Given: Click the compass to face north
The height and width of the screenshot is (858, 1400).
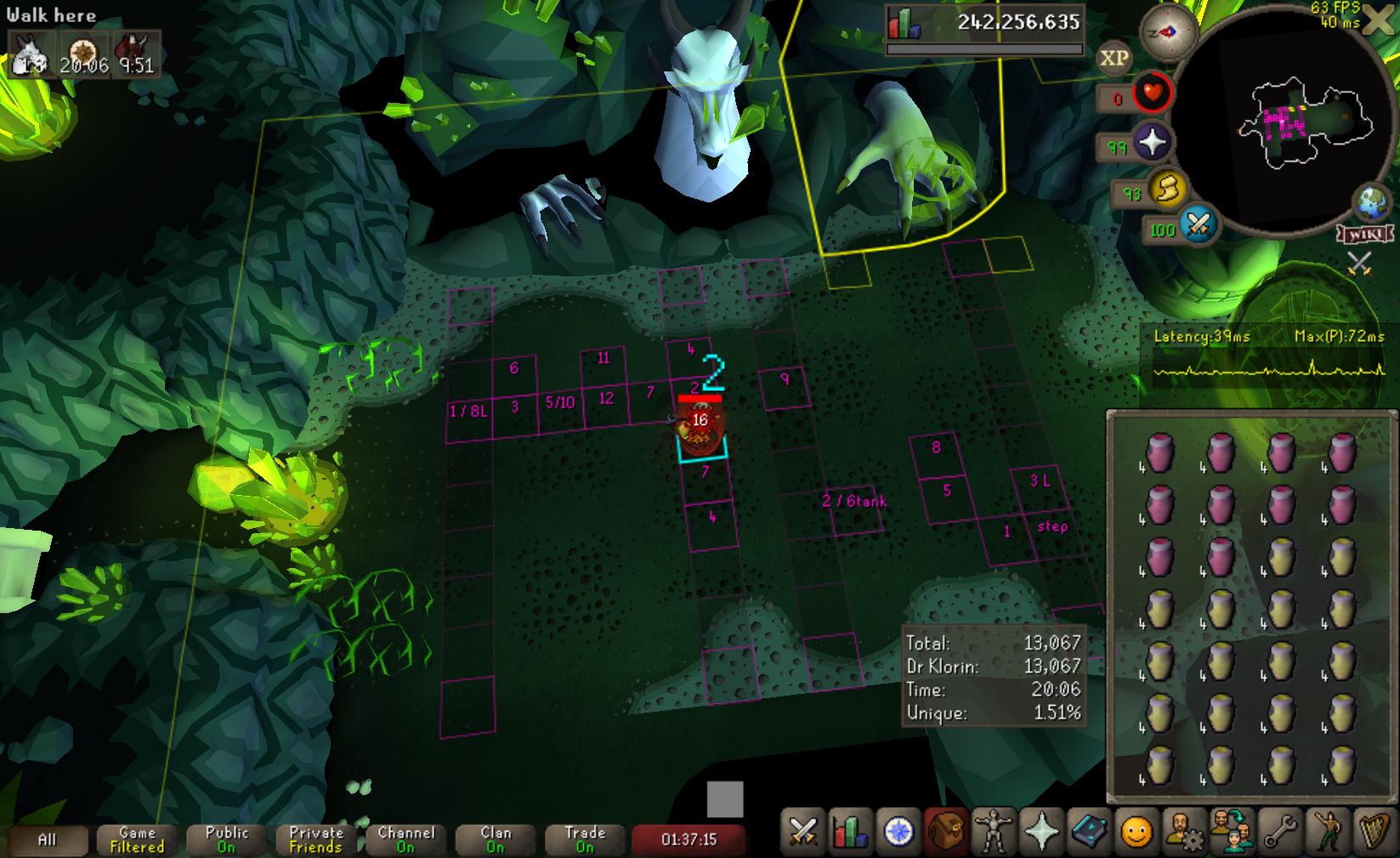Looking at the screenshot, I should point(1168,32).
